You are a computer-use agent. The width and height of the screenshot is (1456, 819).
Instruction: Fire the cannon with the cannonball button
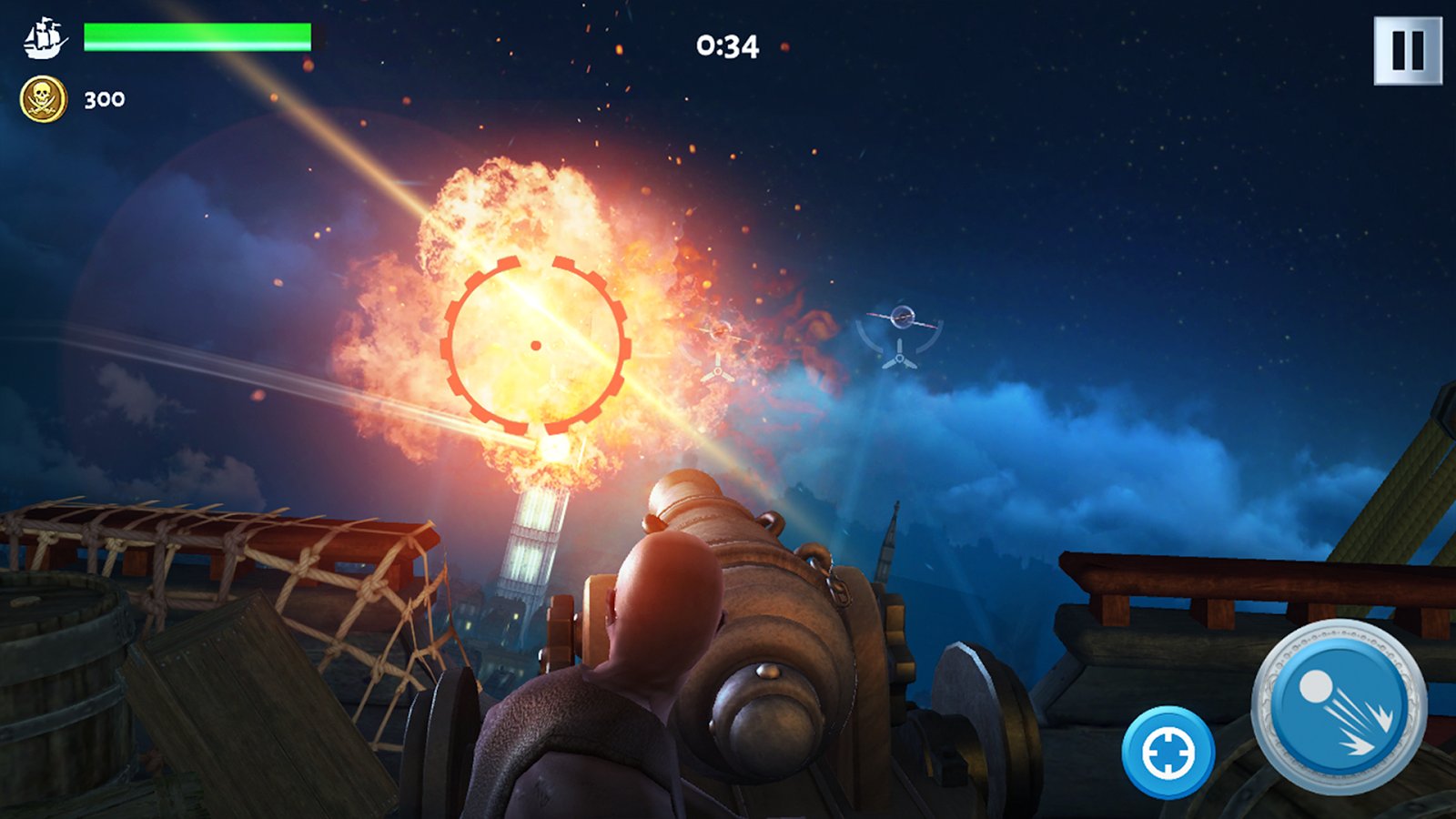coord(1339,707)
